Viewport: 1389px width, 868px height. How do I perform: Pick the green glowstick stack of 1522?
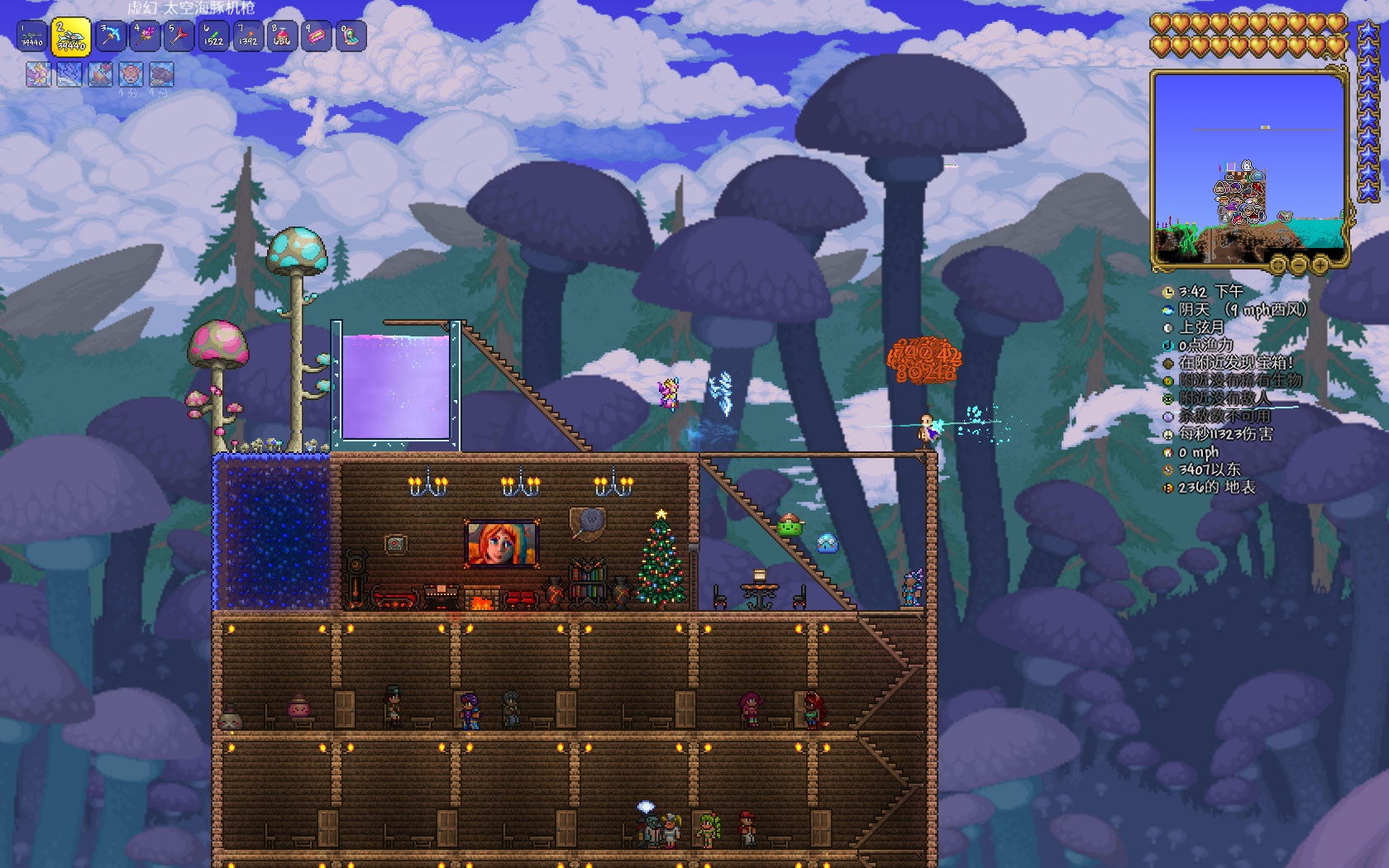click(213, 36)
